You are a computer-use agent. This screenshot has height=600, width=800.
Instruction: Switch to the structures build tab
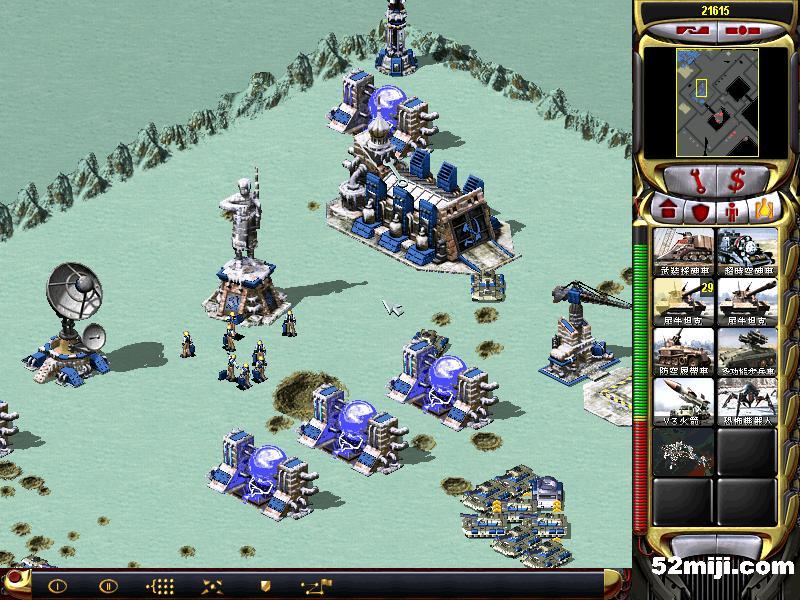tap(666, 211)
